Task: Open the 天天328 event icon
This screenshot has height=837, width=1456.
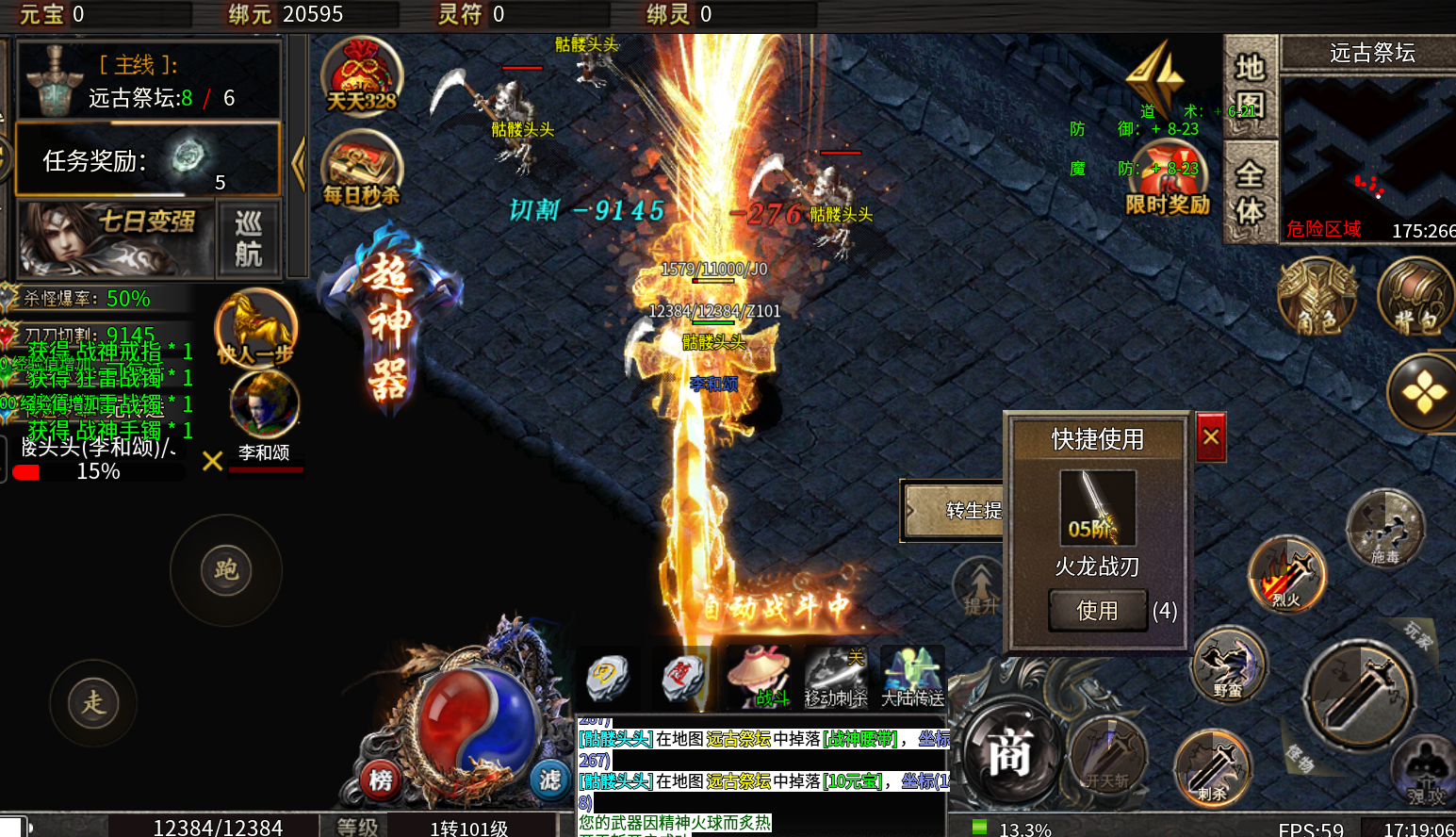Action: [362, 77]
